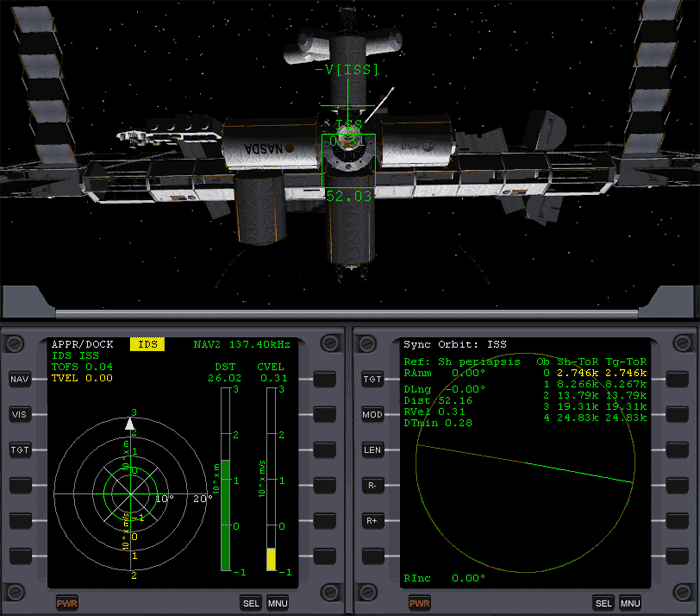
Task: Open mode selection with SEL on Docking MFD
Action: pos(251,603)
